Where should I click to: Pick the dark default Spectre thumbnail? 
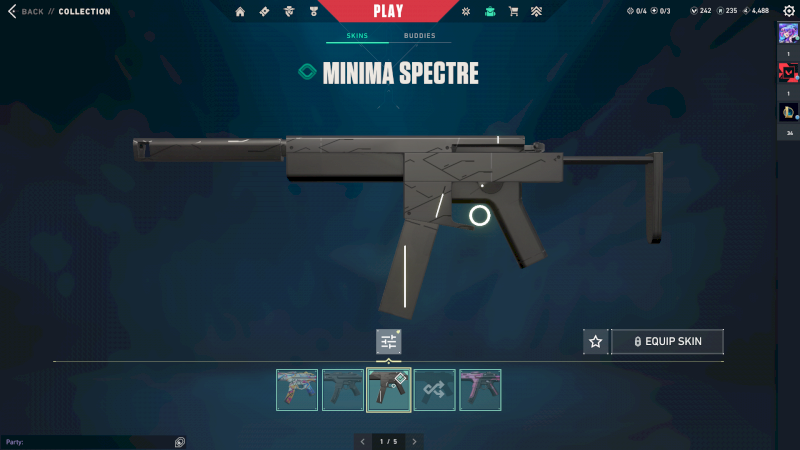click(343, 390)
